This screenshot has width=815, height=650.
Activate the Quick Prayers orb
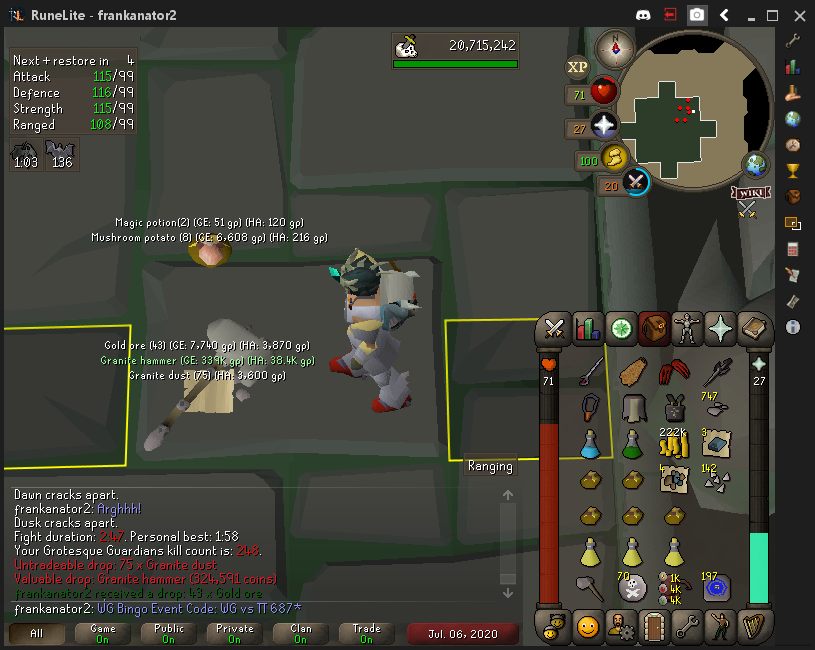pos(603,127)
